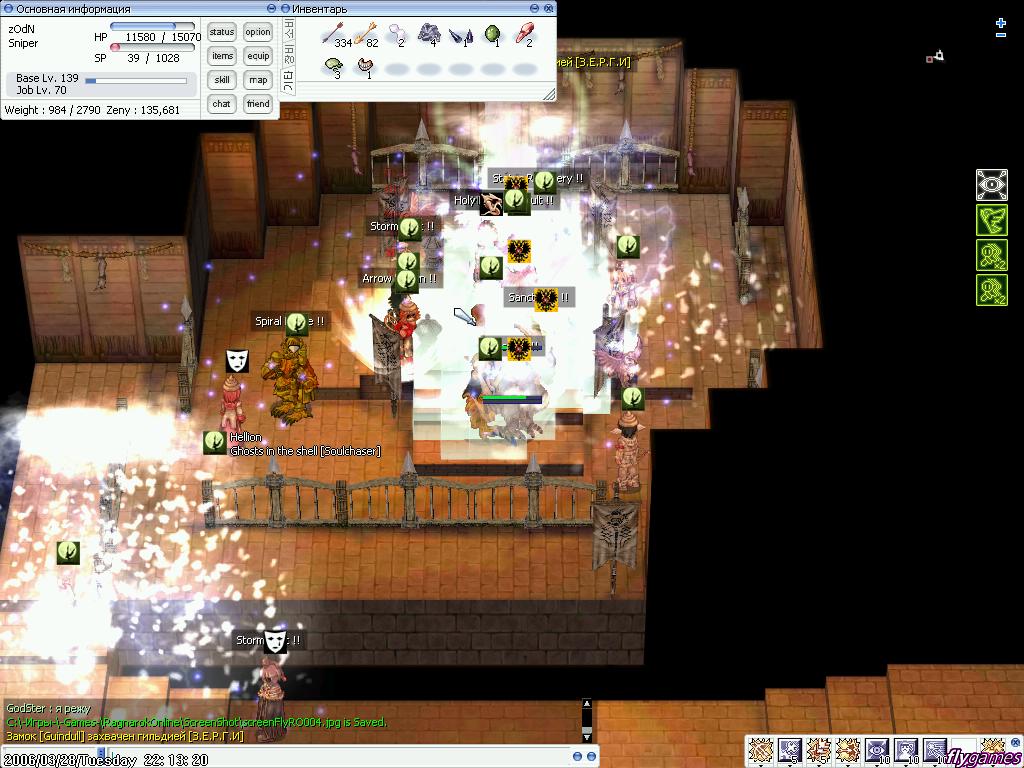Select the green herb item slot
This screenshot has width=1024, height=768.
pyautogui.click(x=493, y=36)
